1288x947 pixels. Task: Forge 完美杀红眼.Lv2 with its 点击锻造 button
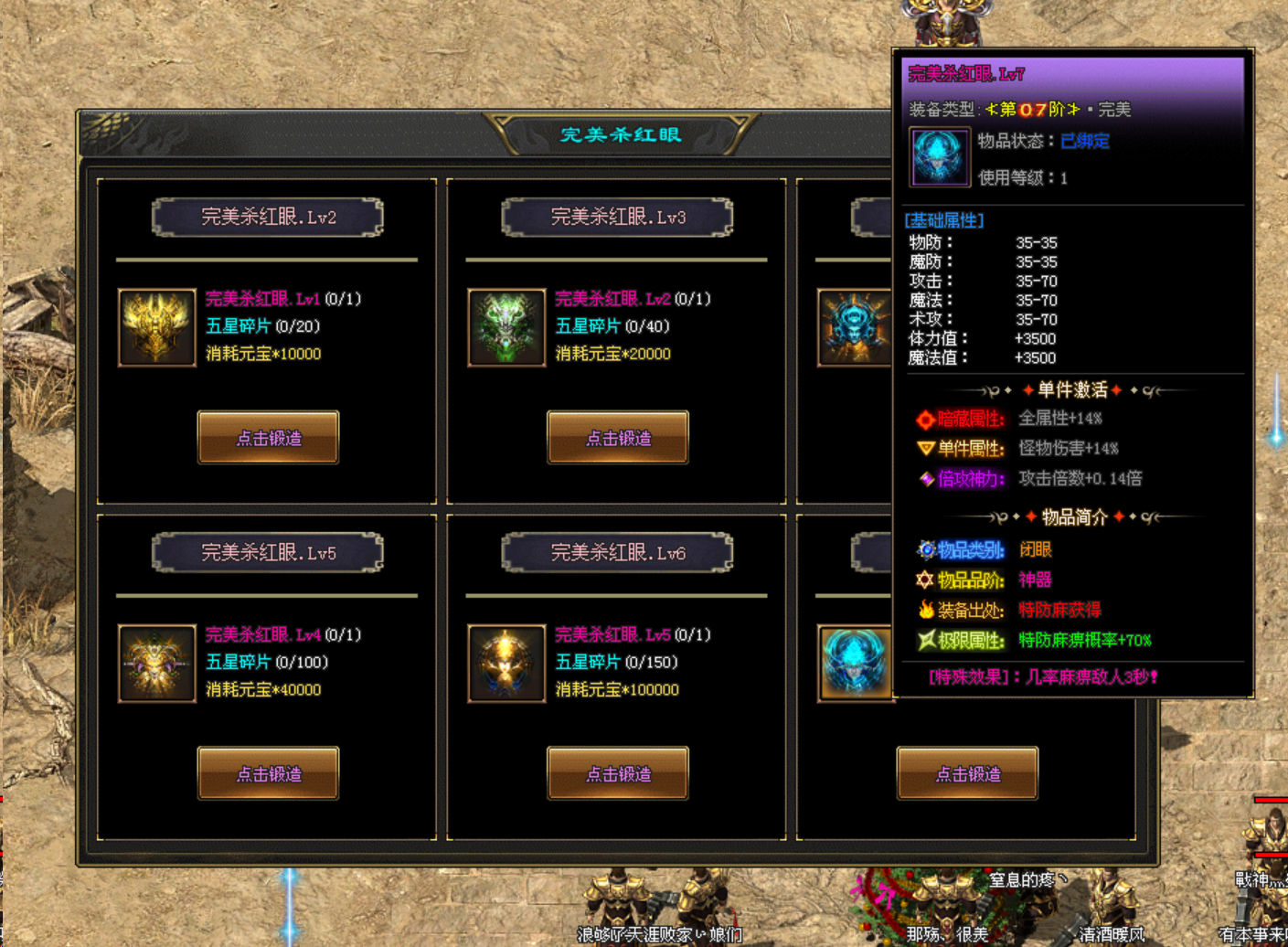[268, 438]
